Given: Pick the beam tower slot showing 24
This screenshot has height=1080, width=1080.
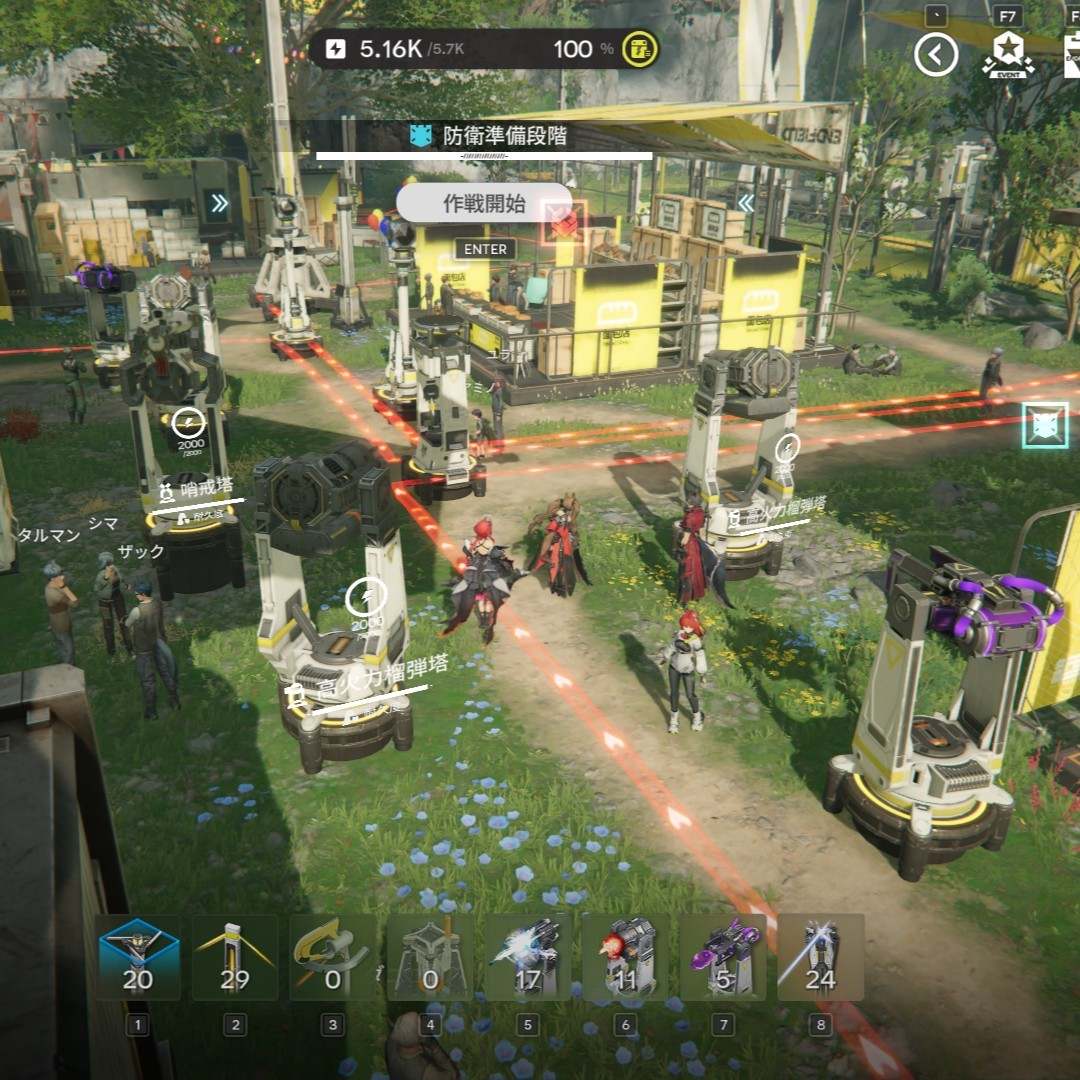Looking at the screenshot, I should (820, 958).
